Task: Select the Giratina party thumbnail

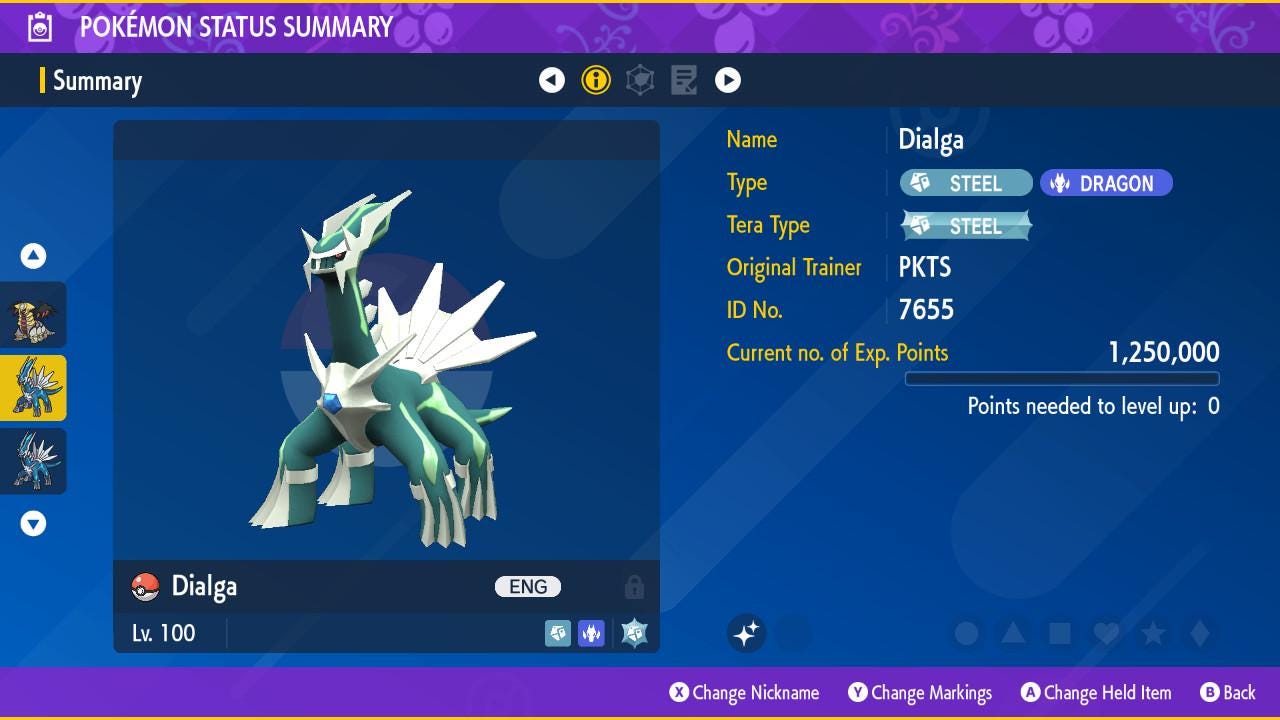Action: point(33,316)
